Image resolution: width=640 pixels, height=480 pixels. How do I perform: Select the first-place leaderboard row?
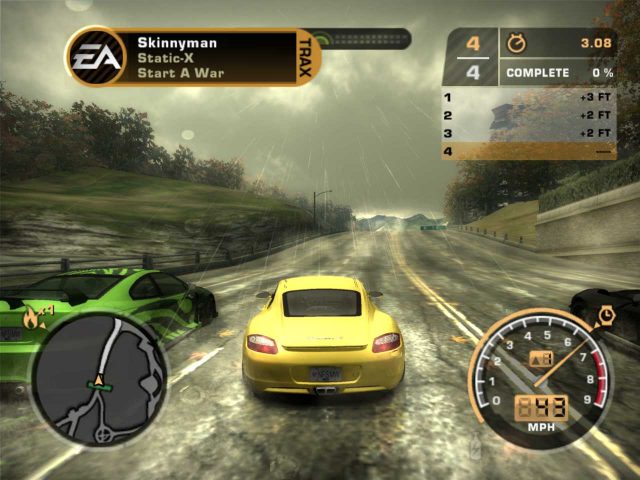point(529,97)
